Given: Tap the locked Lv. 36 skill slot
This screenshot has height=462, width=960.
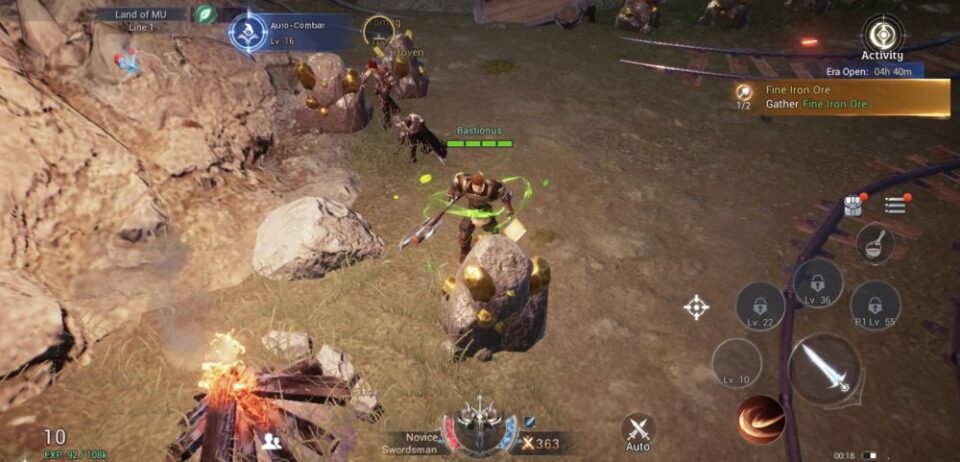Looking at the screenshot, I should coord(818,282).
